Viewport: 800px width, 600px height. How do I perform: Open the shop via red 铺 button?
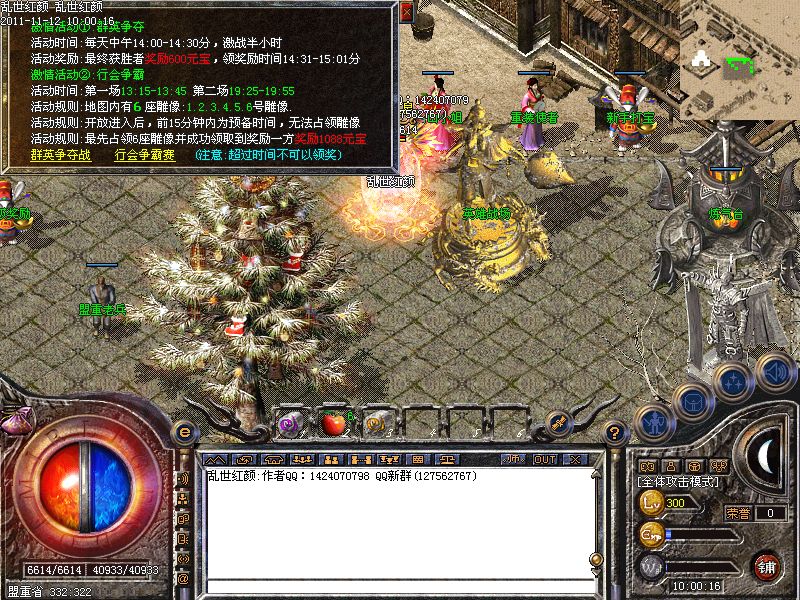coord(767,566)
